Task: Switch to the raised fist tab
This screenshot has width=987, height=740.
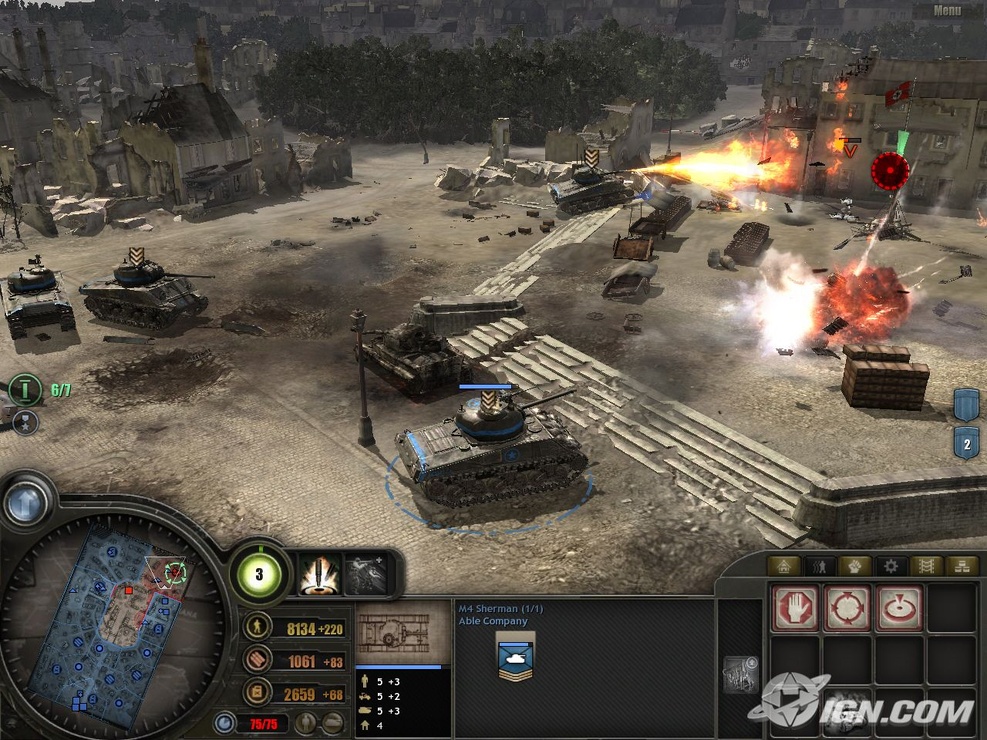Action: 855,567
